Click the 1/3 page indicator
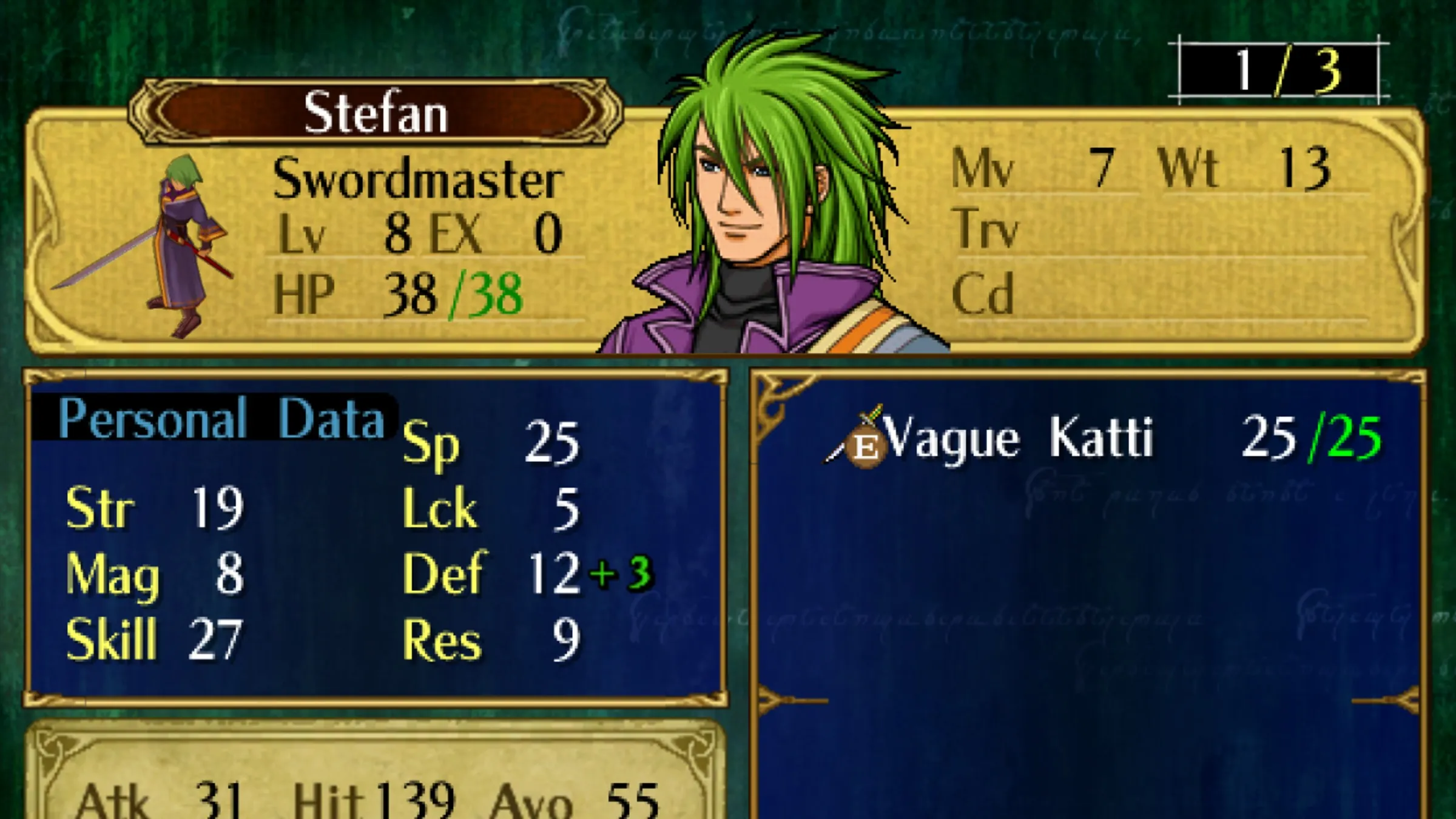 click(x=1279, y=71)
